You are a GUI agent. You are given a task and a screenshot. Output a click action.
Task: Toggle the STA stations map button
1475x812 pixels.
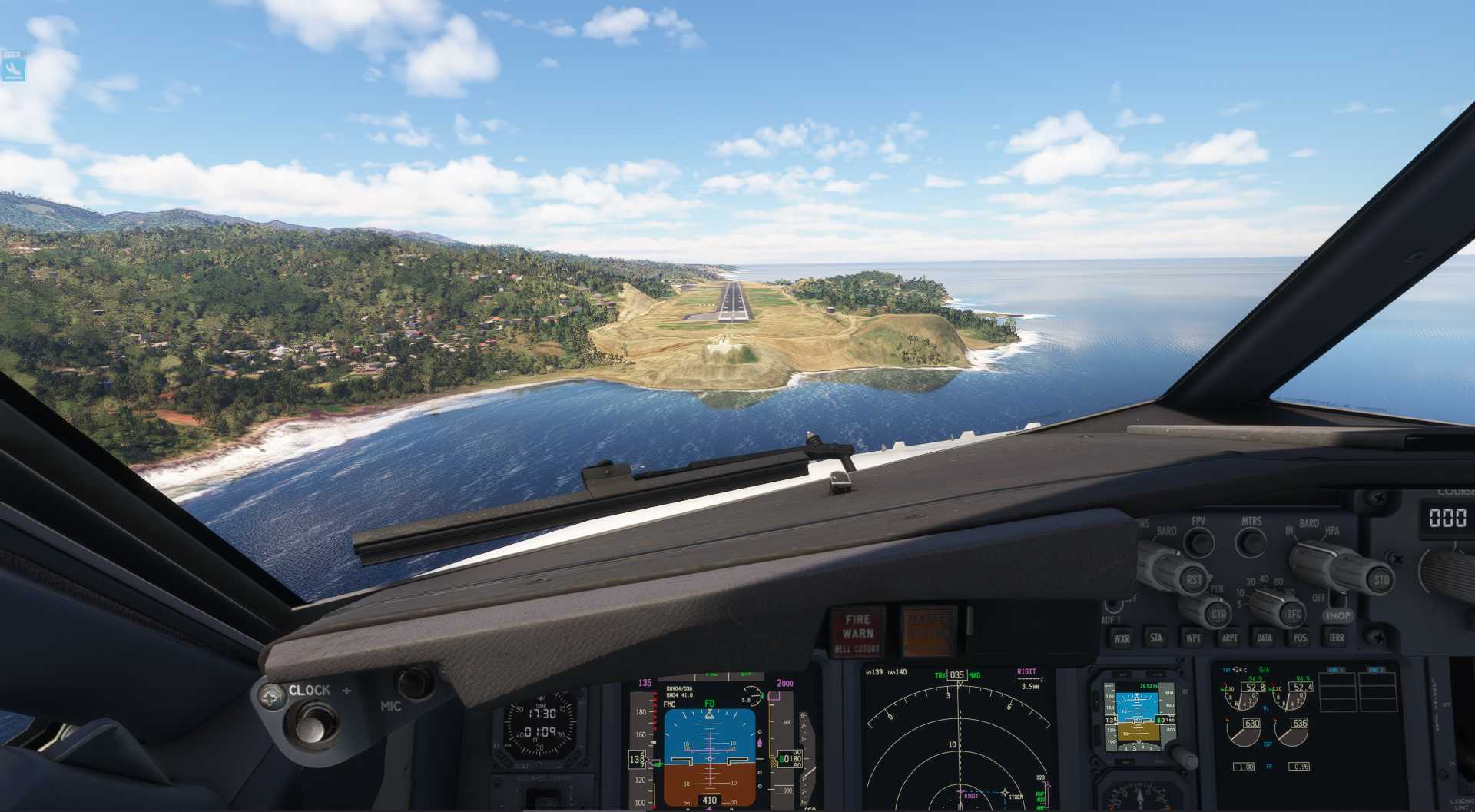click(1156, 638)
